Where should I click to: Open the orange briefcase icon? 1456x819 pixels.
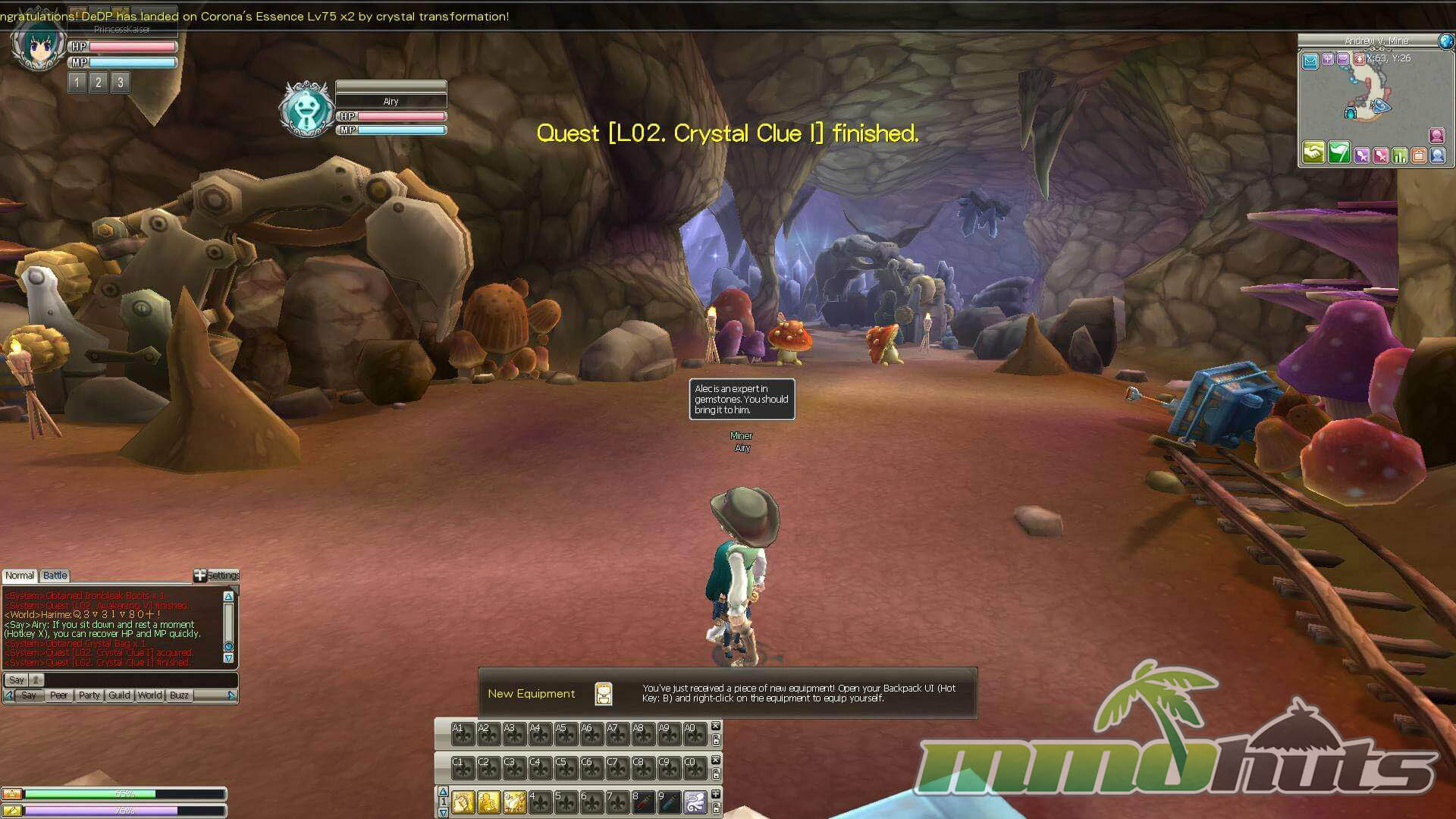pyautogui.click(x=1418, y=155)
